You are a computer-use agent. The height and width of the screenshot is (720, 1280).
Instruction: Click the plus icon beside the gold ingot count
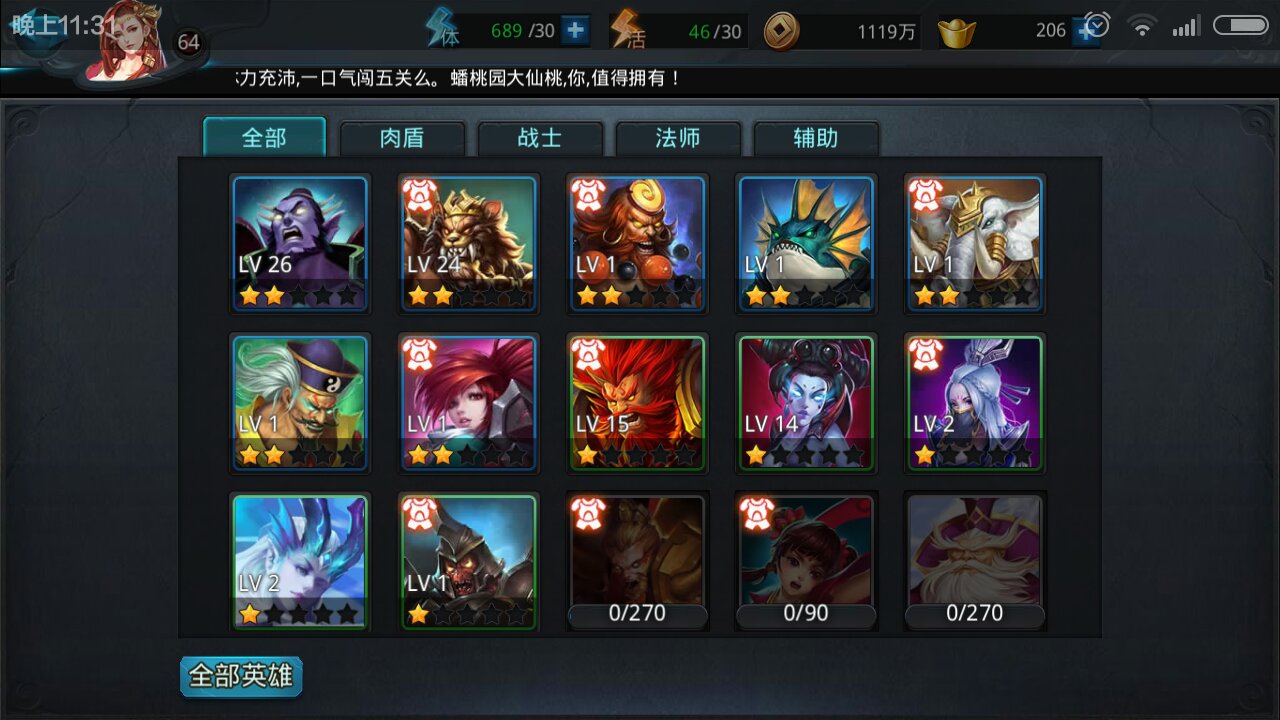tap(1086, 30)
